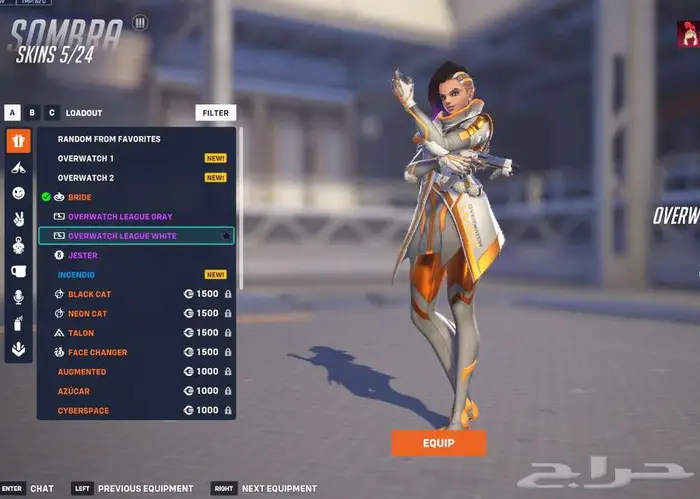Switch to loadout C

point(52,113)
